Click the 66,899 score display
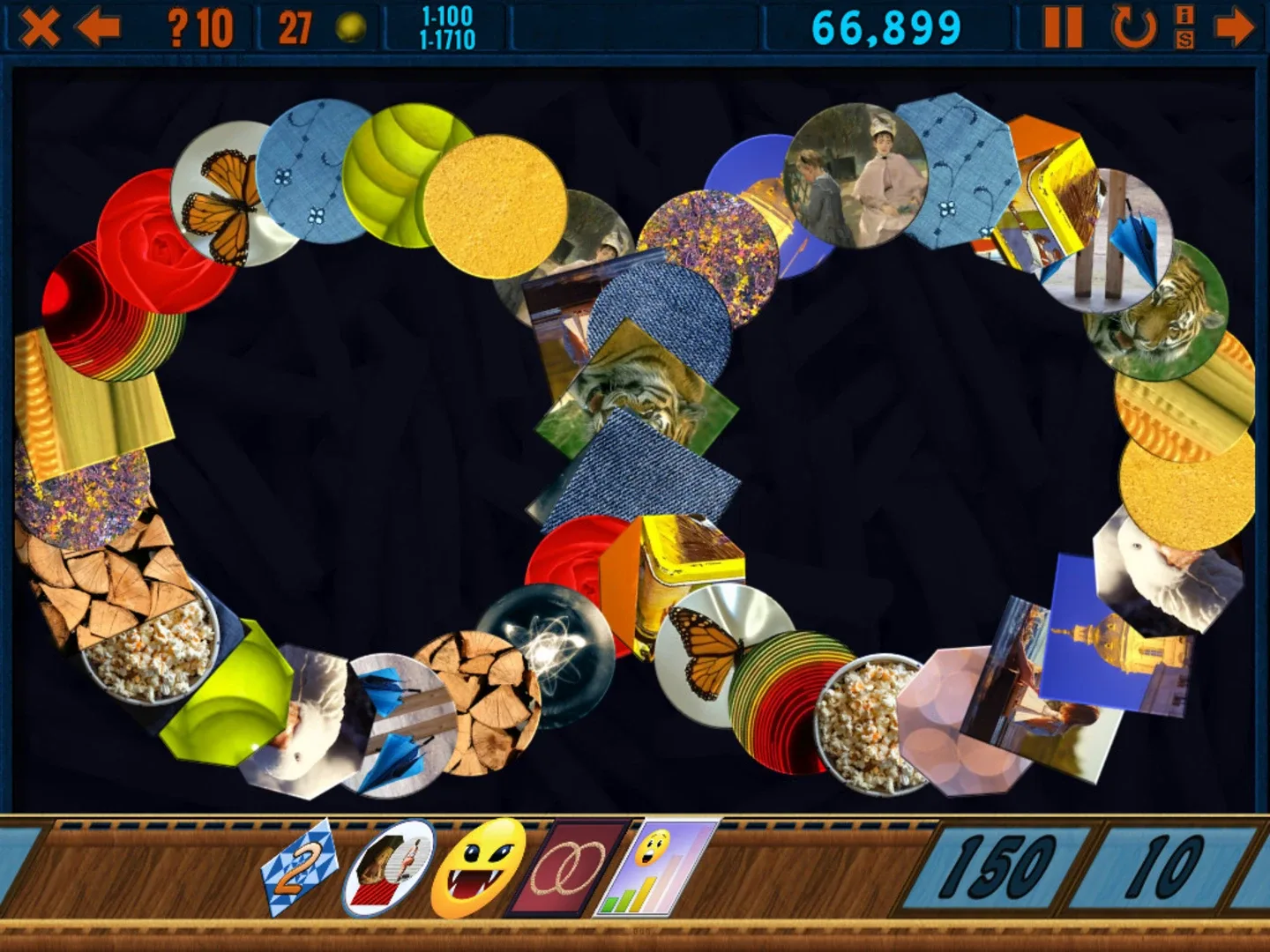This screenshot has width=1270, height=952. click(885, 28)
